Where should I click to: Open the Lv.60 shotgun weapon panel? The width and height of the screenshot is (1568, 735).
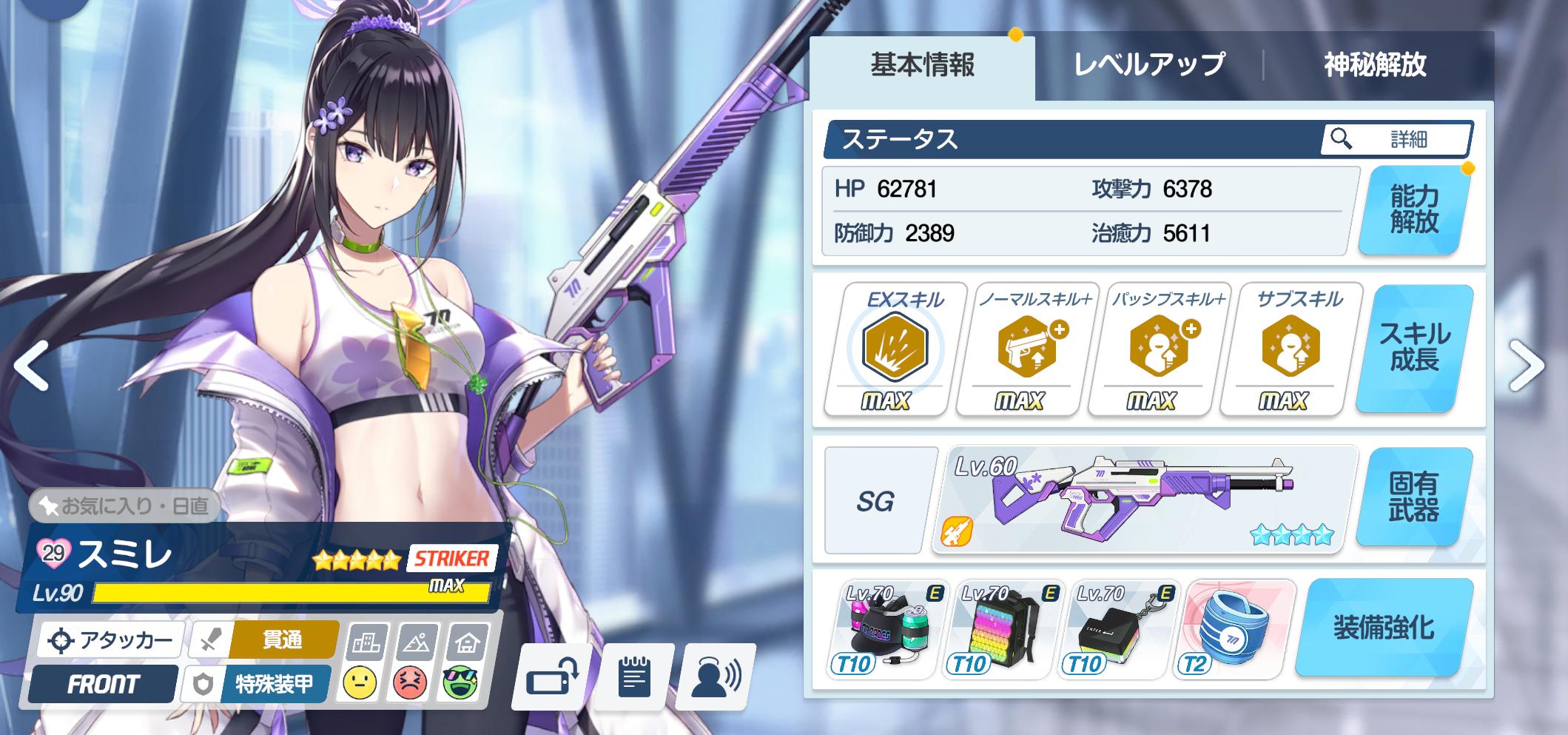tap(1144, 499)
